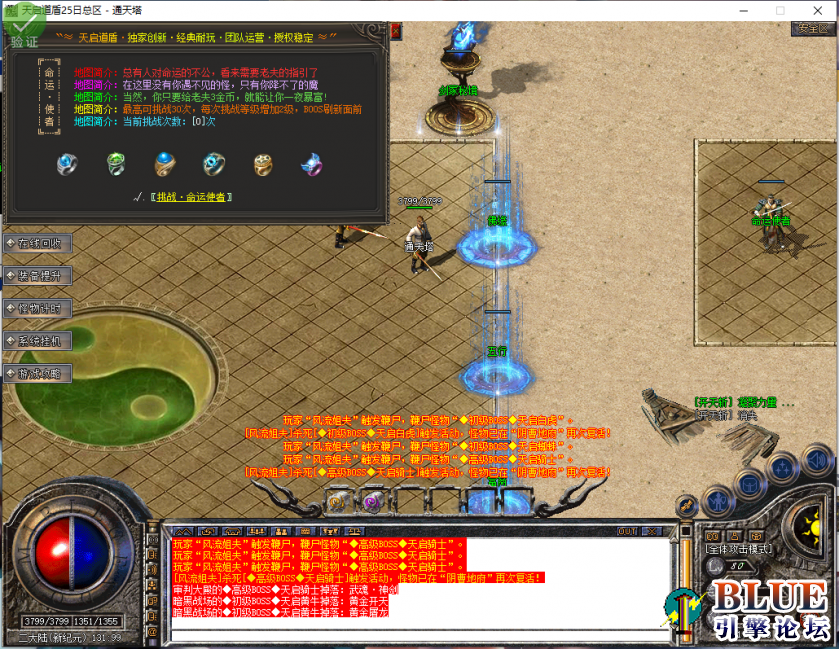Open the 怪物计时 monster timer button
Screen dimensions: 839x649
pos(38,308)
